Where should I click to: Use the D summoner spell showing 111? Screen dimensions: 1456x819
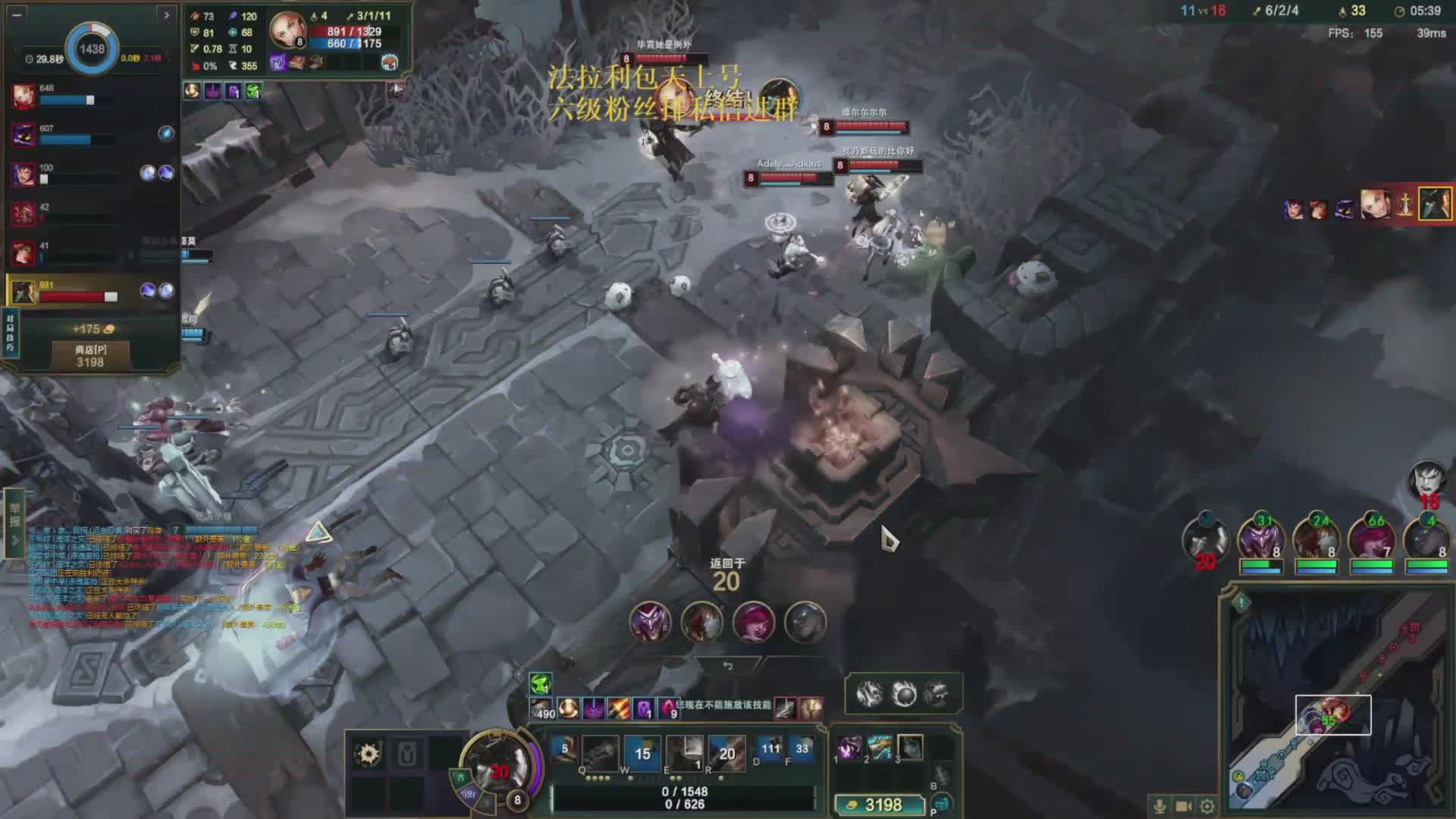(770, 751)
